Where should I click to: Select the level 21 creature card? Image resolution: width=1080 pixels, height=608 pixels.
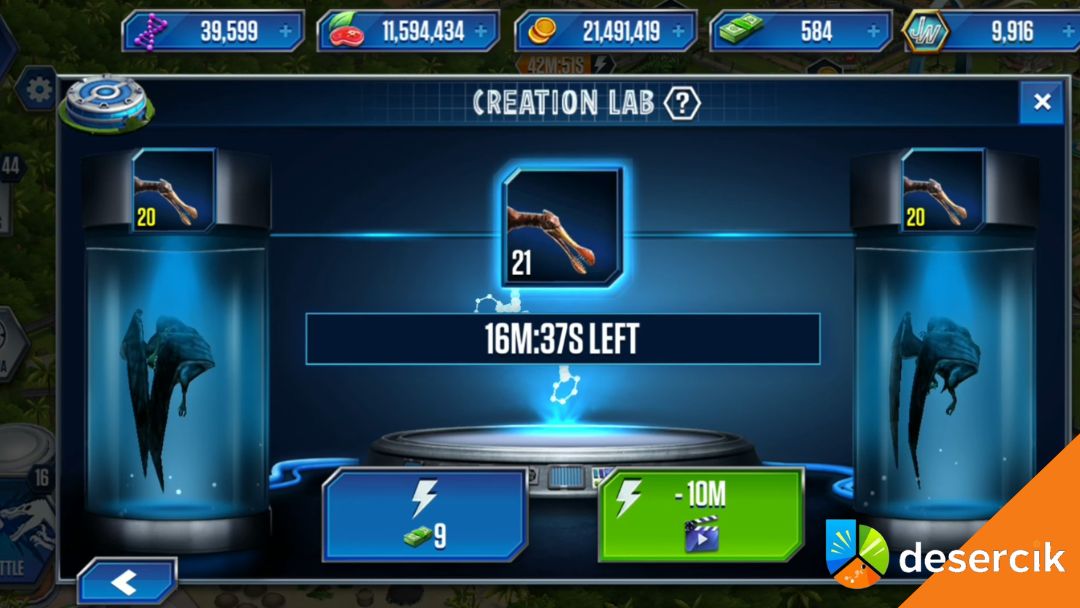562,227
